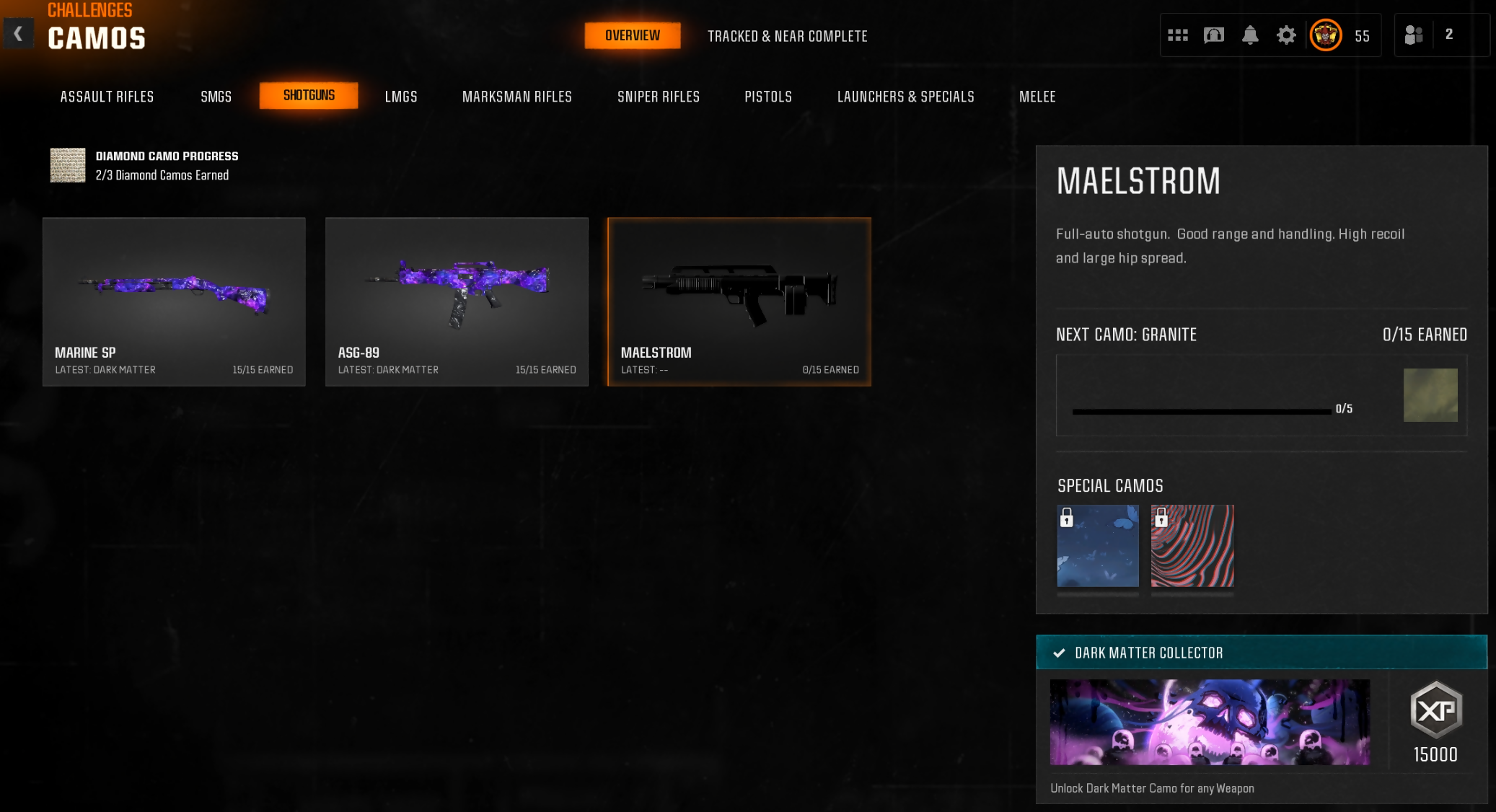Select the Pistols category
1496x812 pixels.
coord(767,97)
